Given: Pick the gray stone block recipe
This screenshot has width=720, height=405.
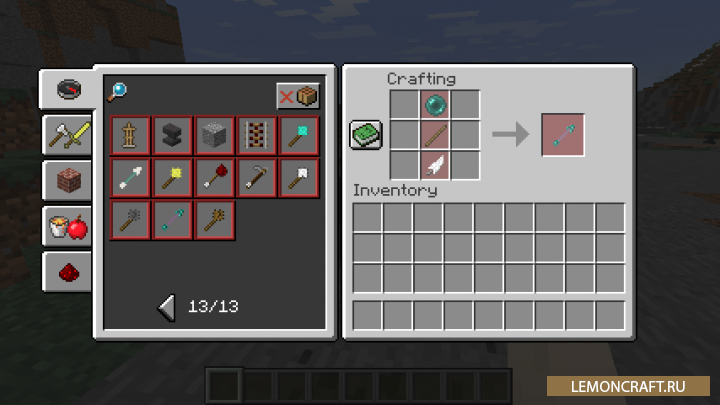Looking at the screenshot, I should (214, 135).
